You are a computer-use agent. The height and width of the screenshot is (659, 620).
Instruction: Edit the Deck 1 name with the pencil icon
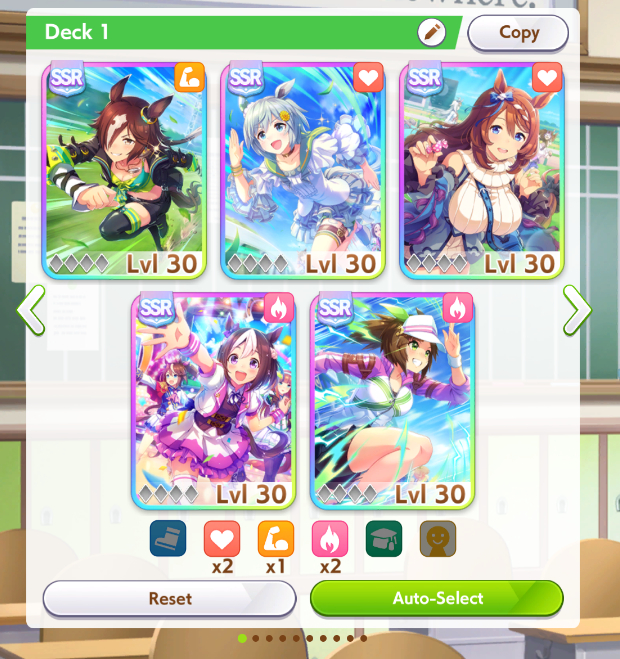(432, 32)
